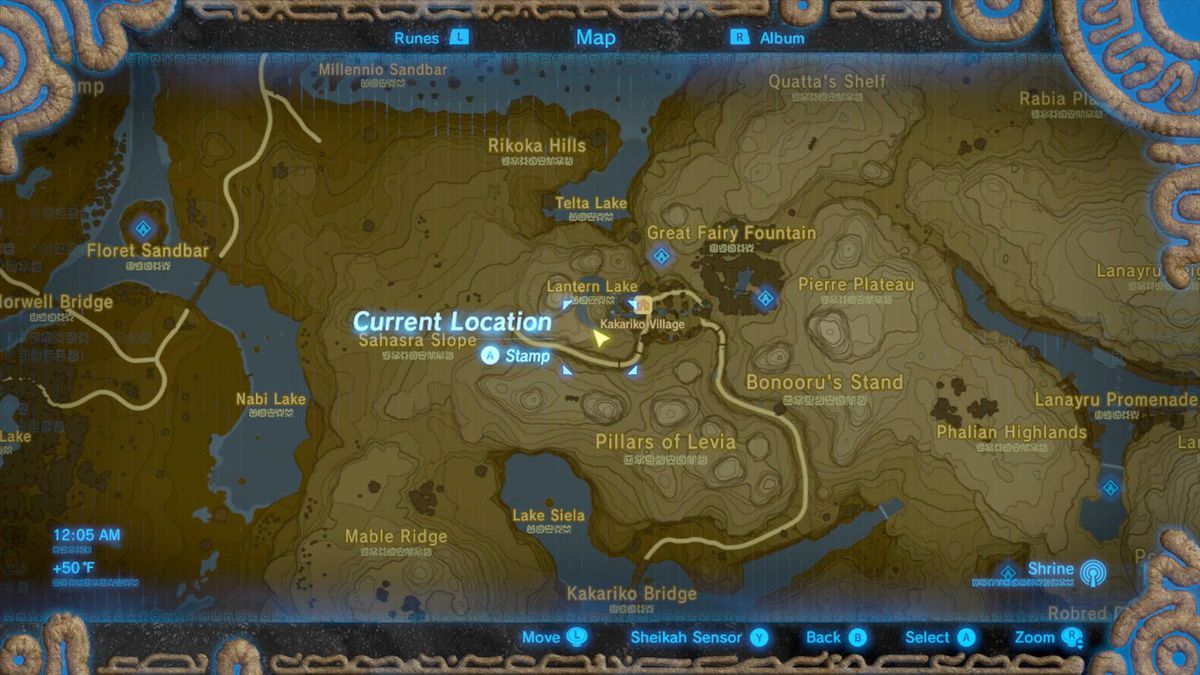Switch to the Runes tab
This screenshot has width=1200, height=675.
point(430,38)
